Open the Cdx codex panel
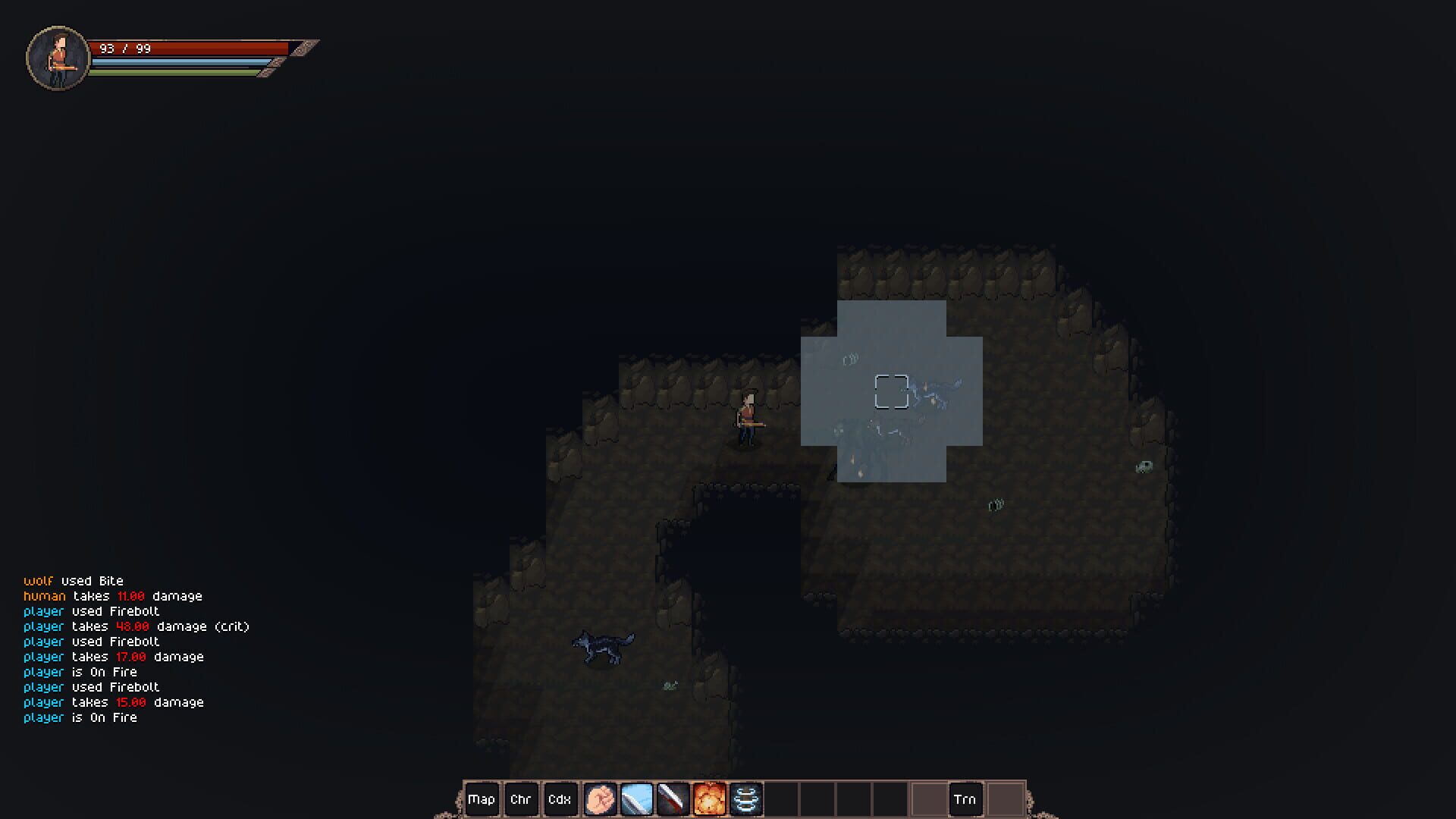 [x=561, y=799]
